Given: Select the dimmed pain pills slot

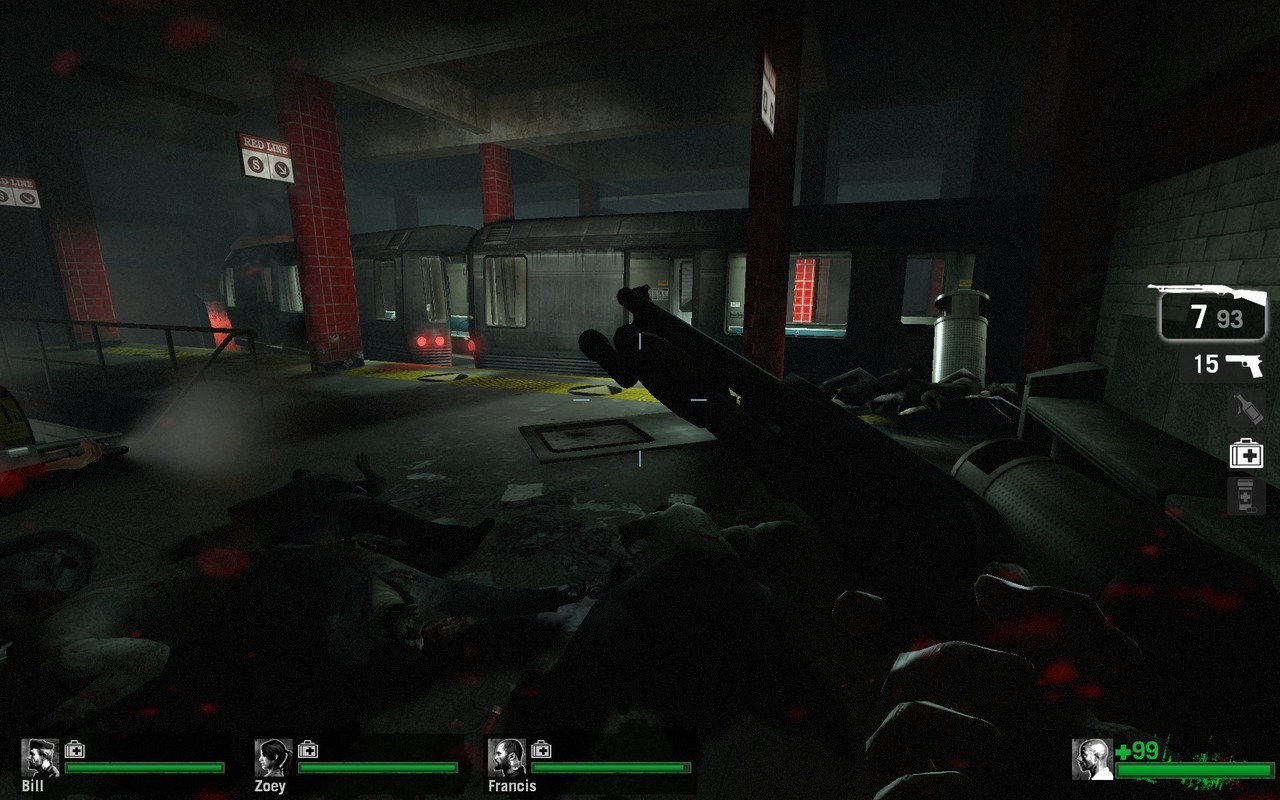Looking at the screenshot, I should (x=1246, y=496).
